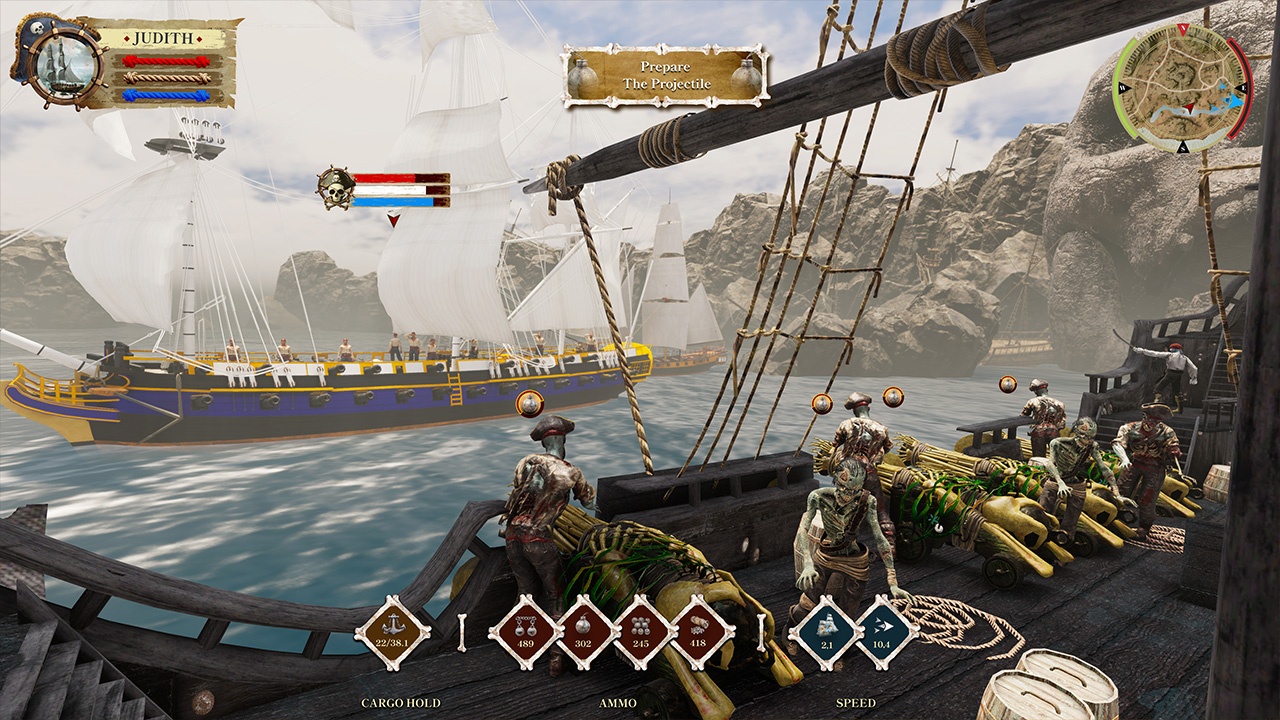The width and height of the screenshot is (1280, 720).
Task: Click the Prepare The Projectile banner
Action: point(664,74)
